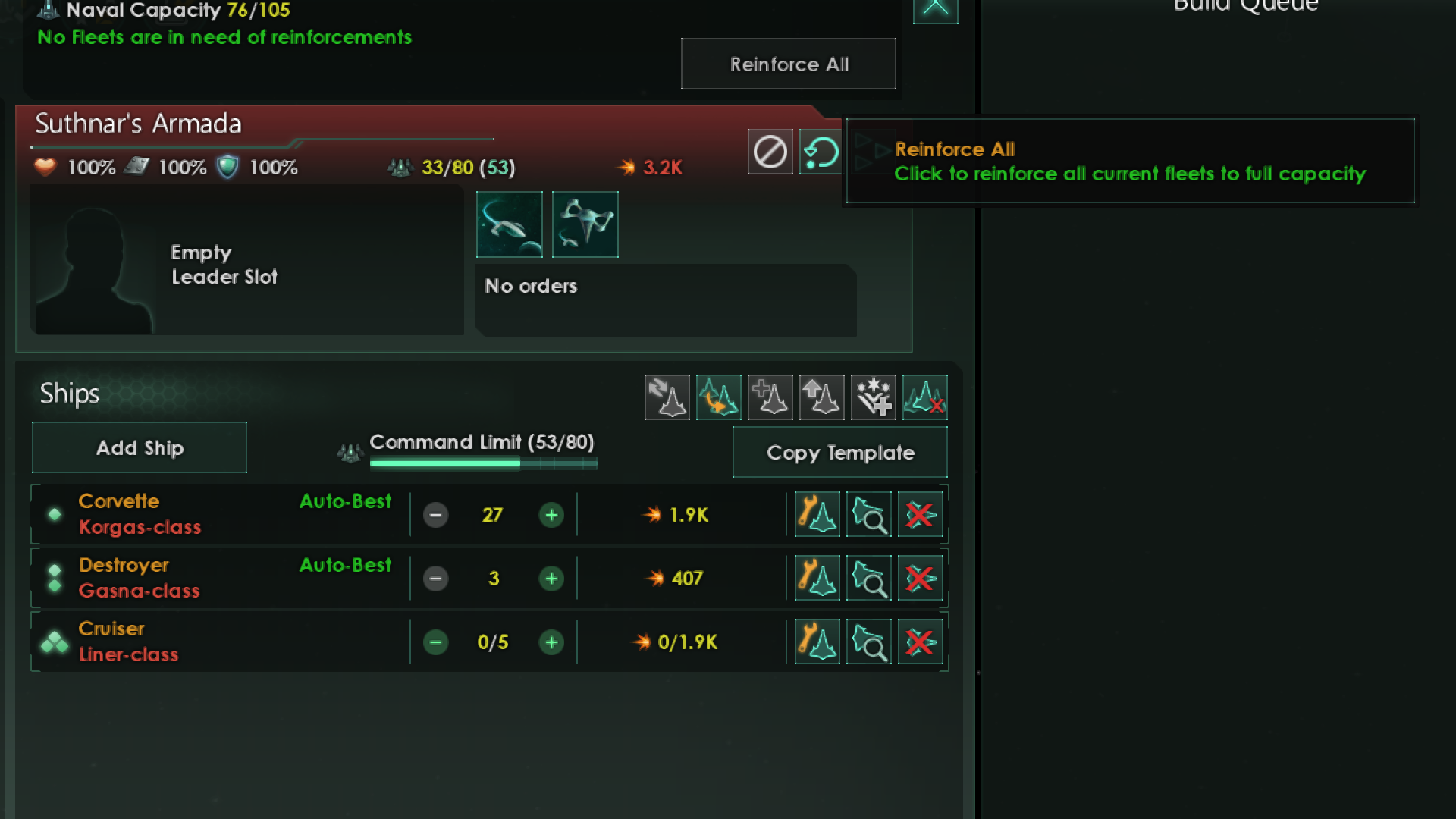Click Add Ship
Image resolution: width=1456 pixels, height=819 pixels.
tap(139, 447)
